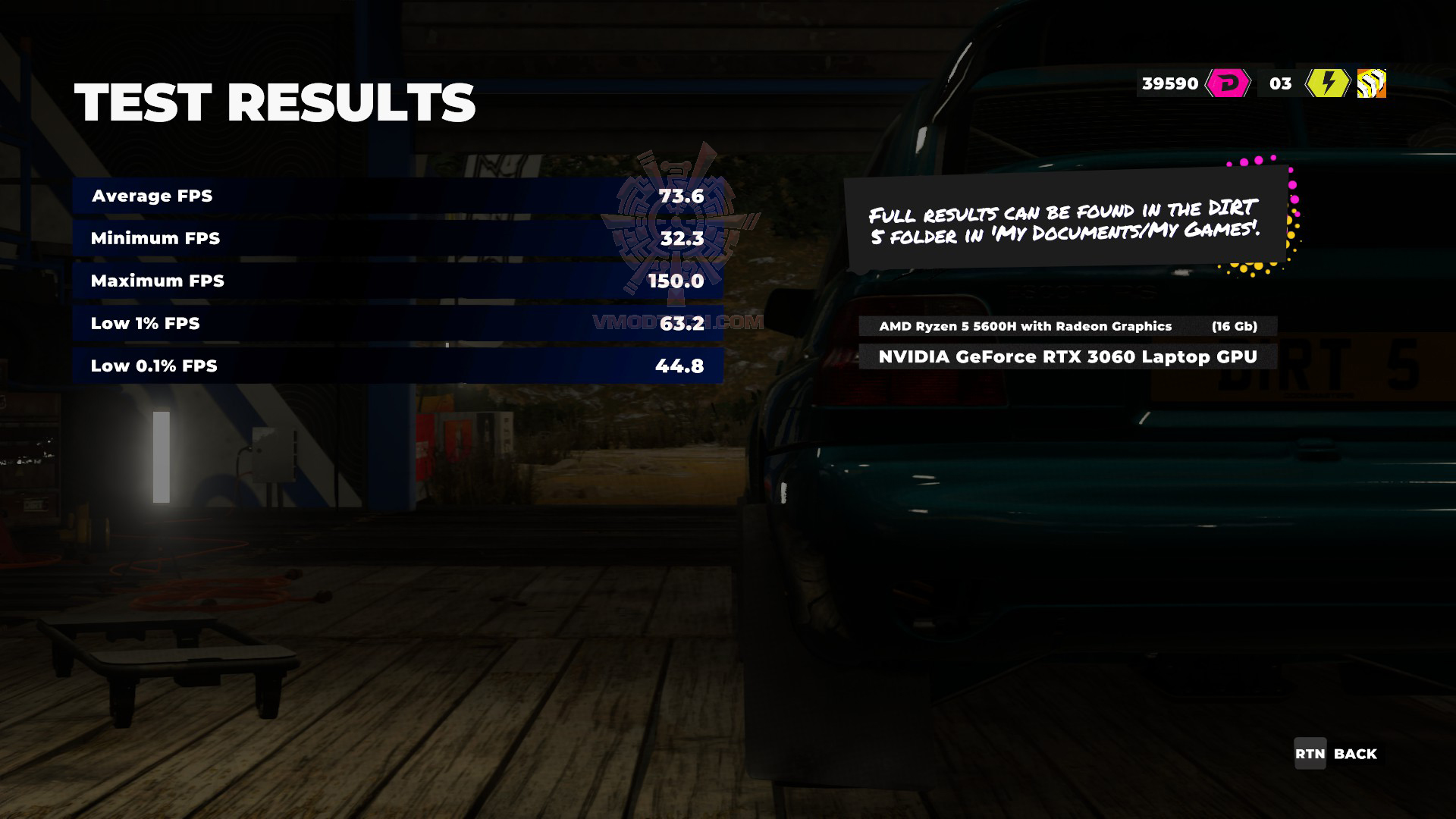Viewport: 1456px width, 819px height.
Task: Go back using the BACK button
Action: point(1335,754)
